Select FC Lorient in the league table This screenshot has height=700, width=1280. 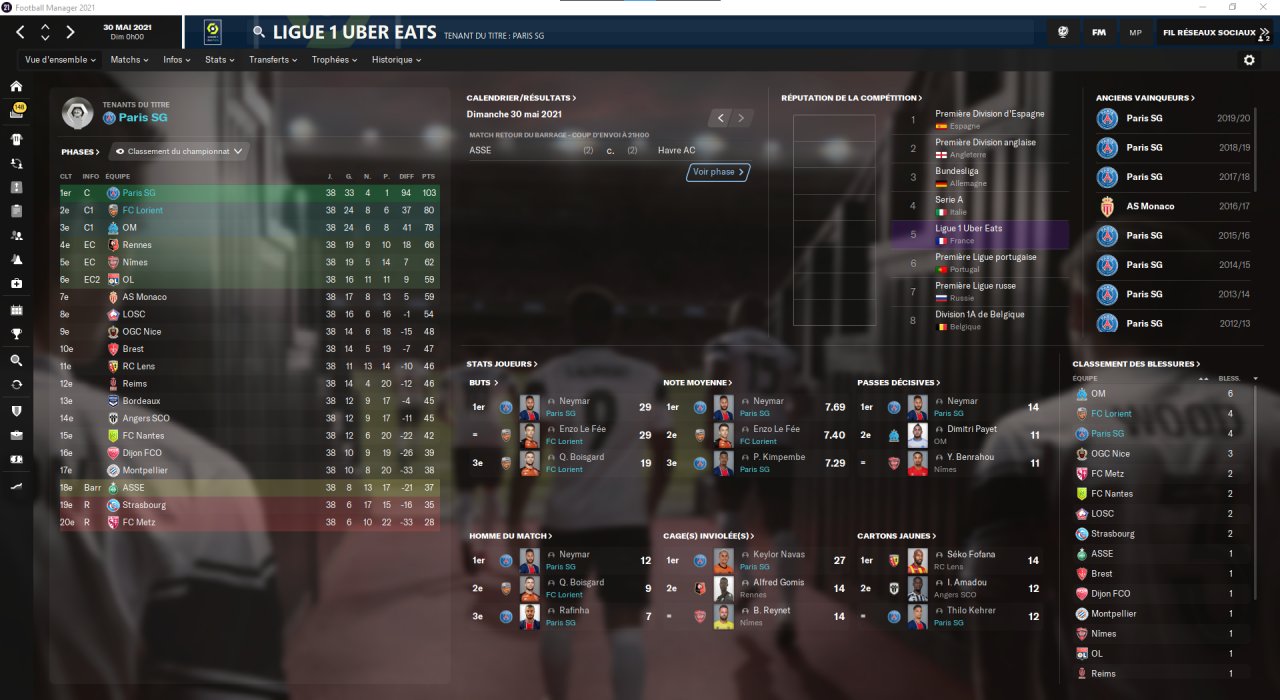pos(143,210)
